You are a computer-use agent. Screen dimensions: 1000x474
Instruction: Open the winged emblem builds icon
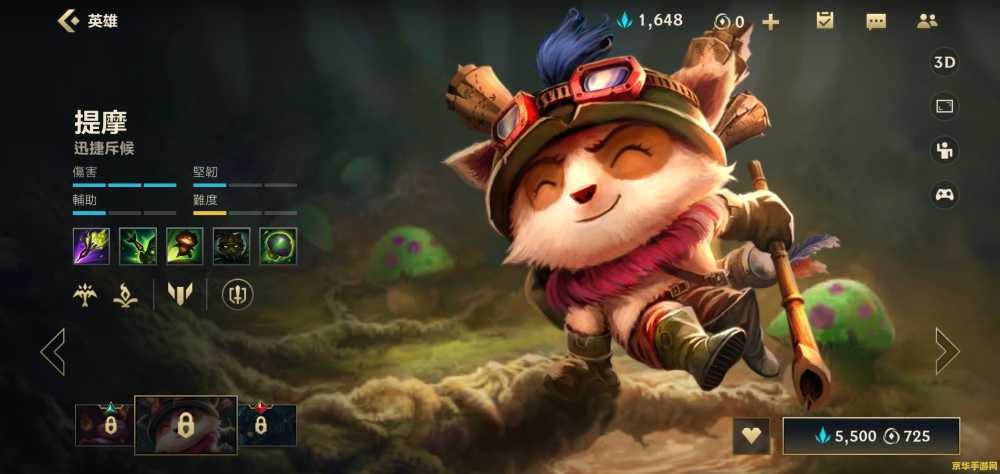pos(84,294)
